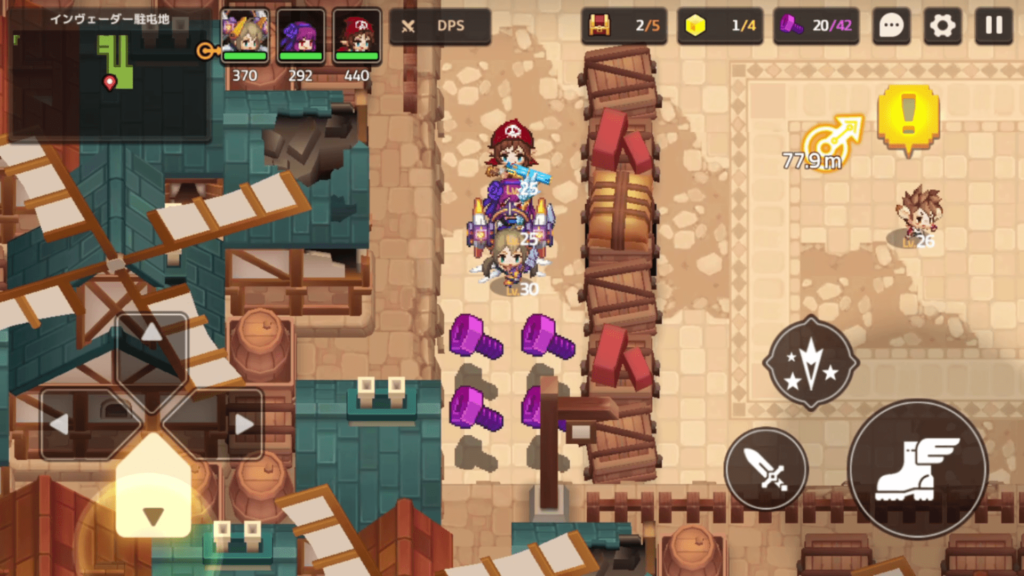Toggle the DPS meter button
Image resolution: width=1024 pixels, height=576 pixels.
tap(440, 26)
